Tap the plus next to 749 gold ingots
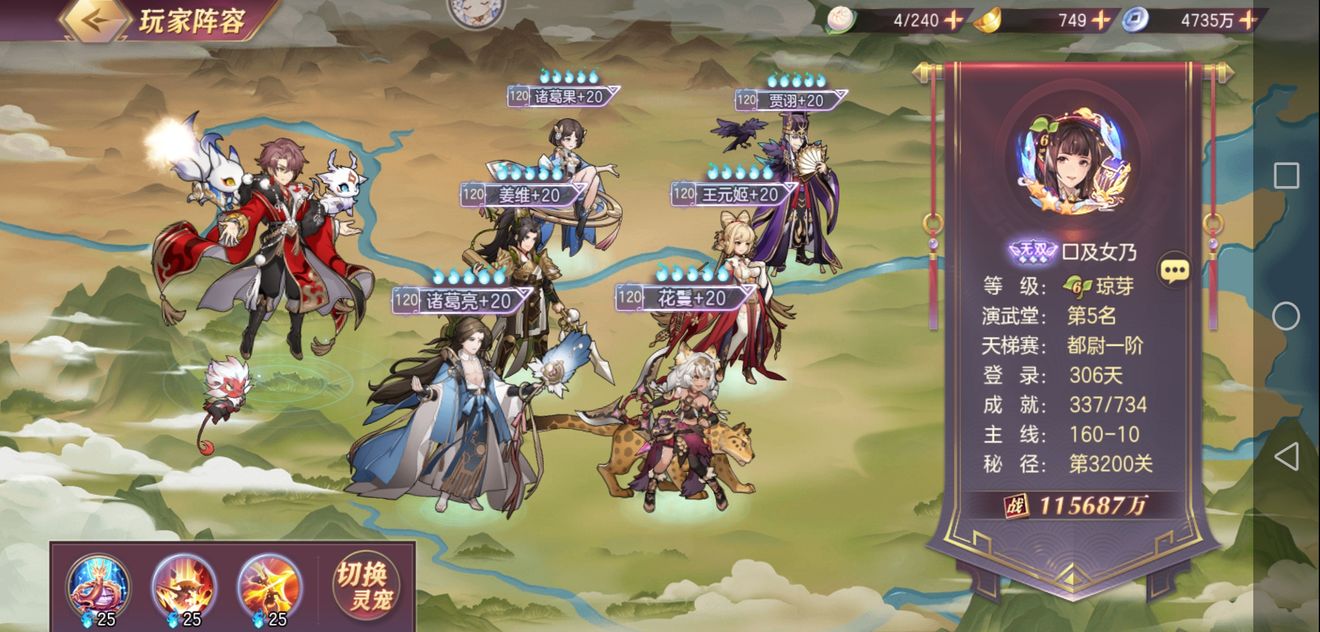 (1100, 19)
